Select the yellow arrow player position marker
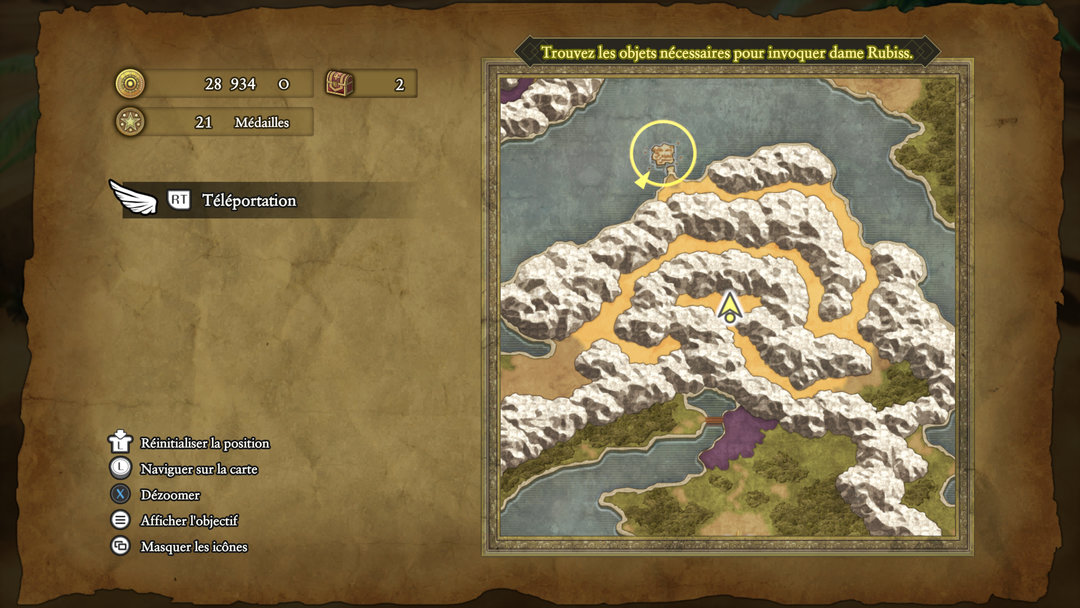 coord(730,306)
